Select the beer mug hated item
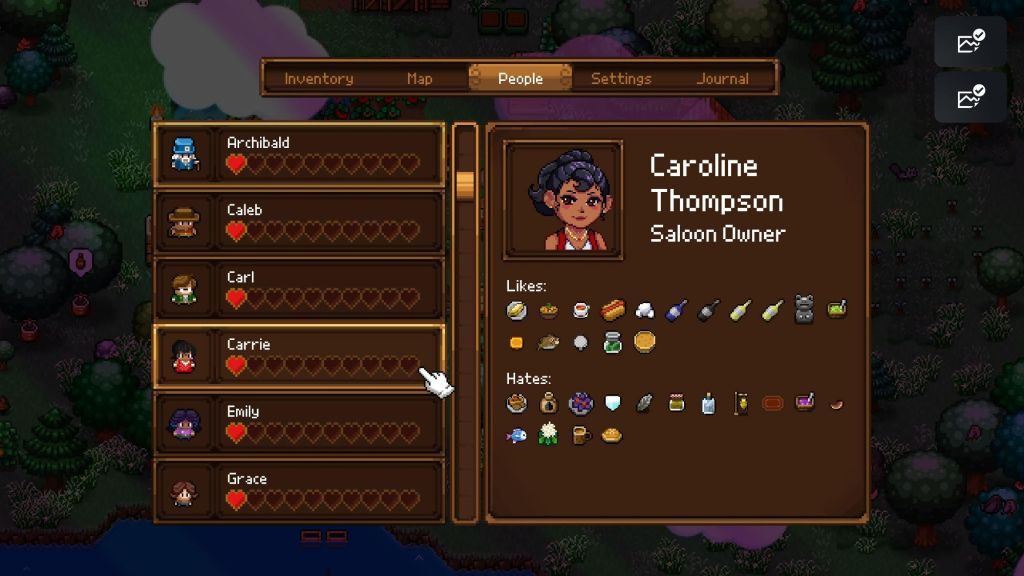 pyautogui.click(x=580, y=435)
